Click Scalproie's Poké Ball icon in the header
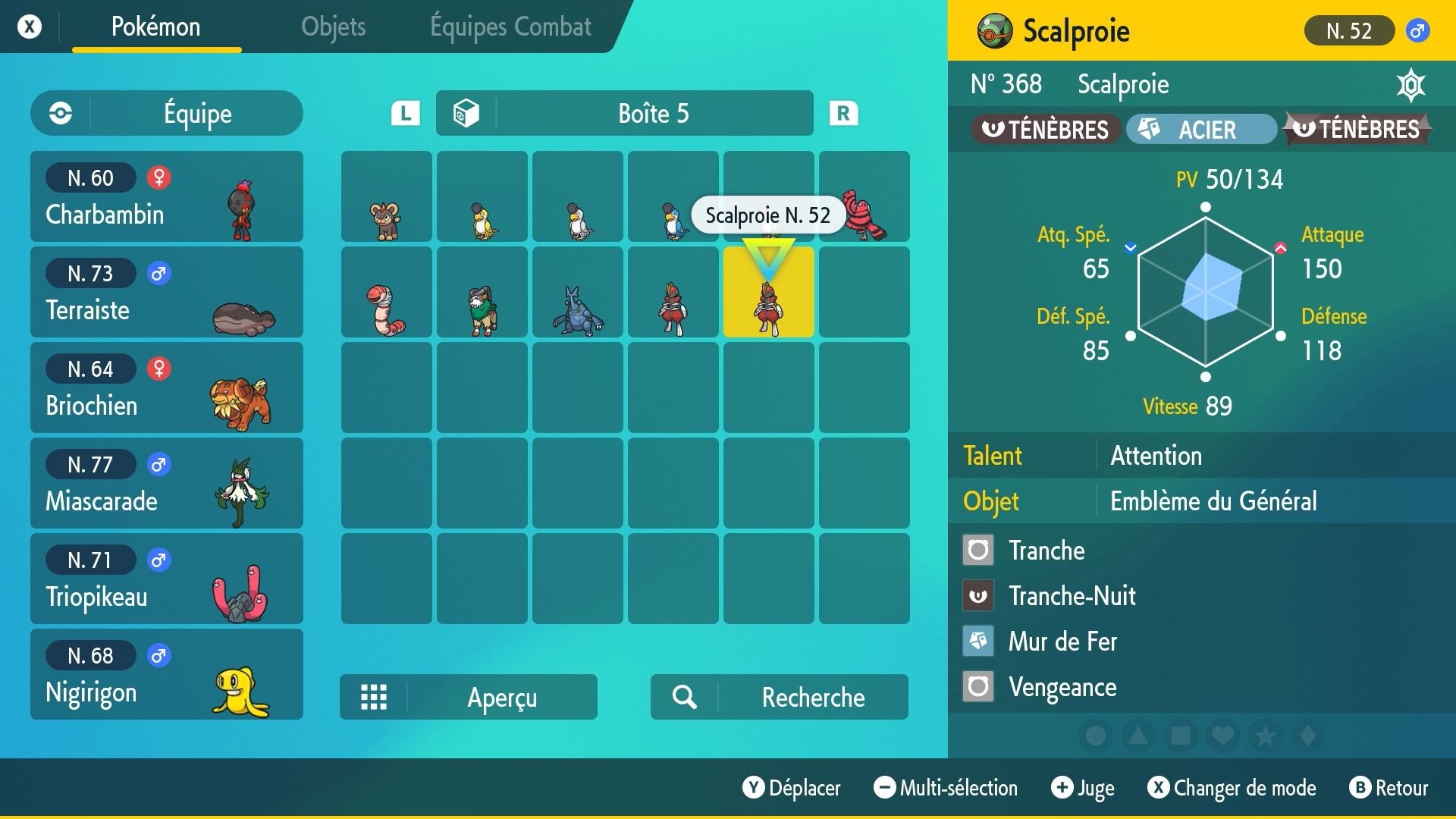Viewport: 1456px width, 819px height. (x=994, y=31)
